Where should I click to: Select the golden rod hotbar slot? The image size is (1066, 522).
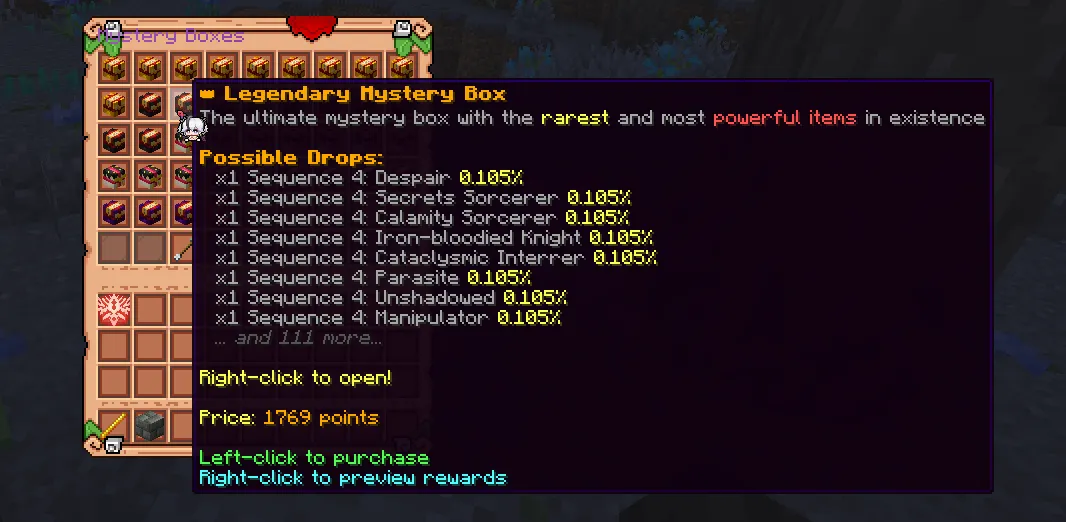(115, 424)
